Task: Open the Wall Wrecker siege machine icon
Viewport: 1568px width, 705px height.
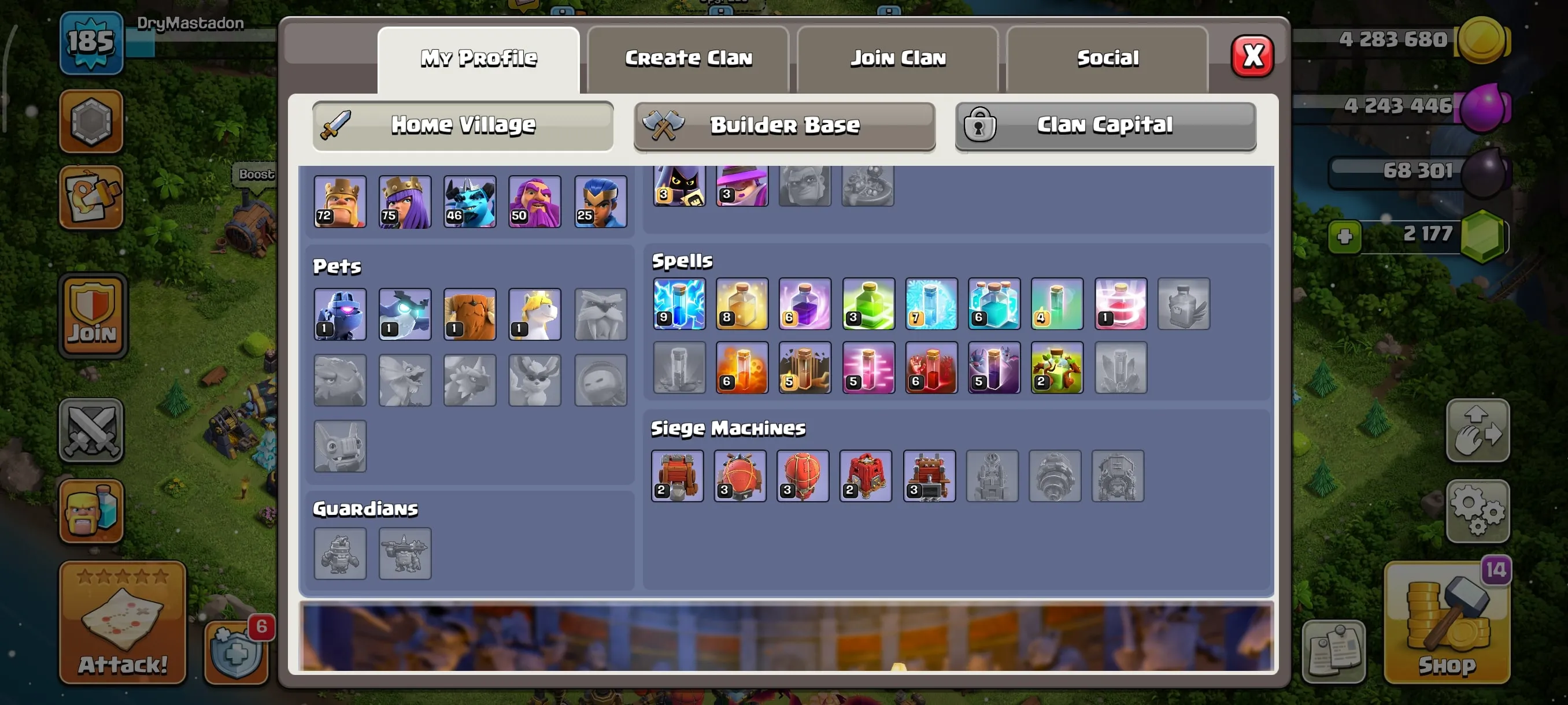Action: coord(677,476)
